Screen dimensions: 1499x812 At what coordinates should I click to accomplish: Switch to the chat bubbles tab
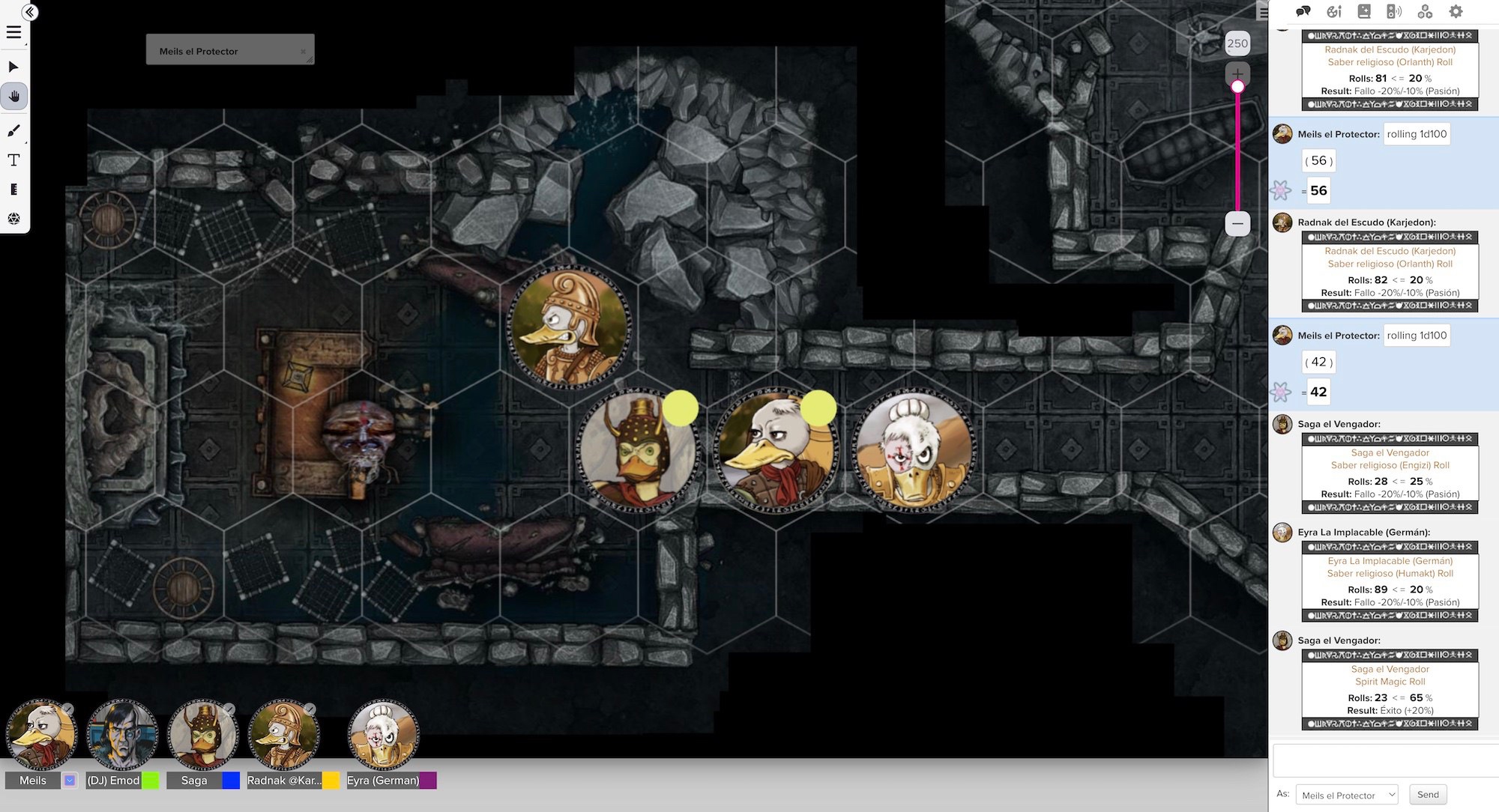click(x=1303, y=11)
